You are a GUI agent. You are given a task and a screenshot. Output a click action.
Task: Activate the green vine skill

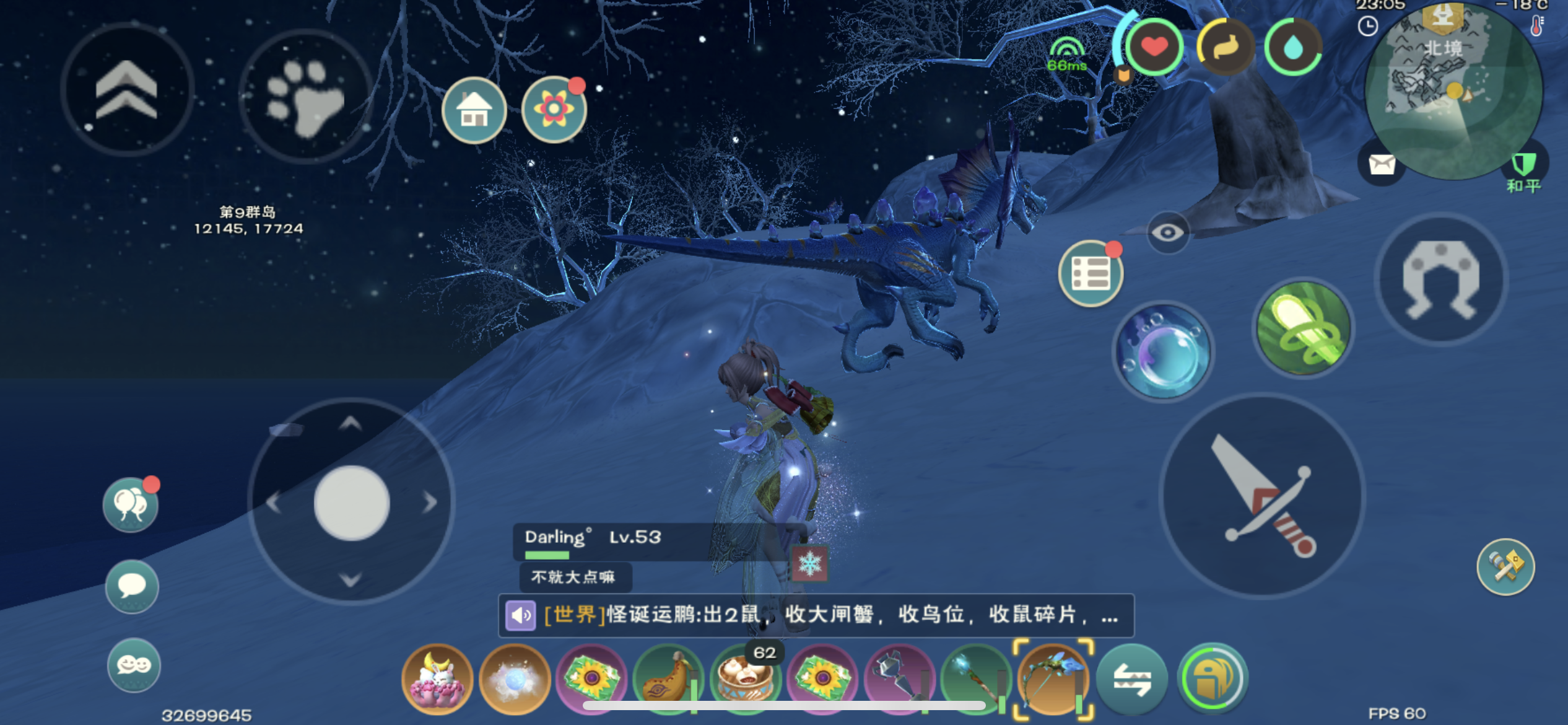1302,327
